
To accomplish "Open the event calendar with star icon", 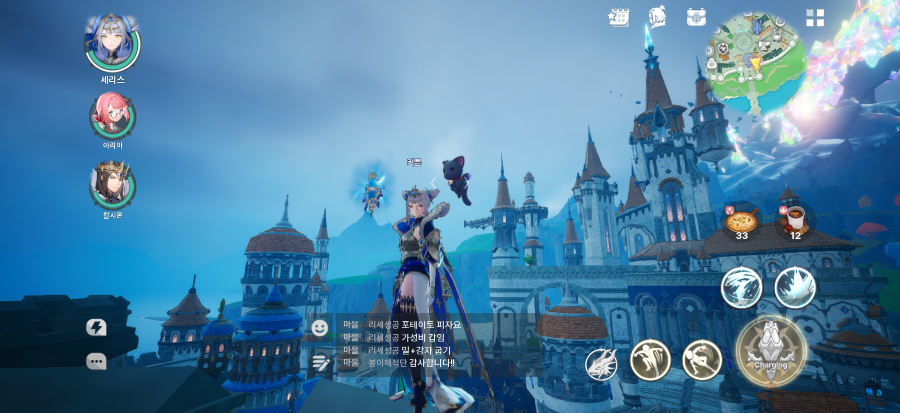I will click(x=619, y=17).
